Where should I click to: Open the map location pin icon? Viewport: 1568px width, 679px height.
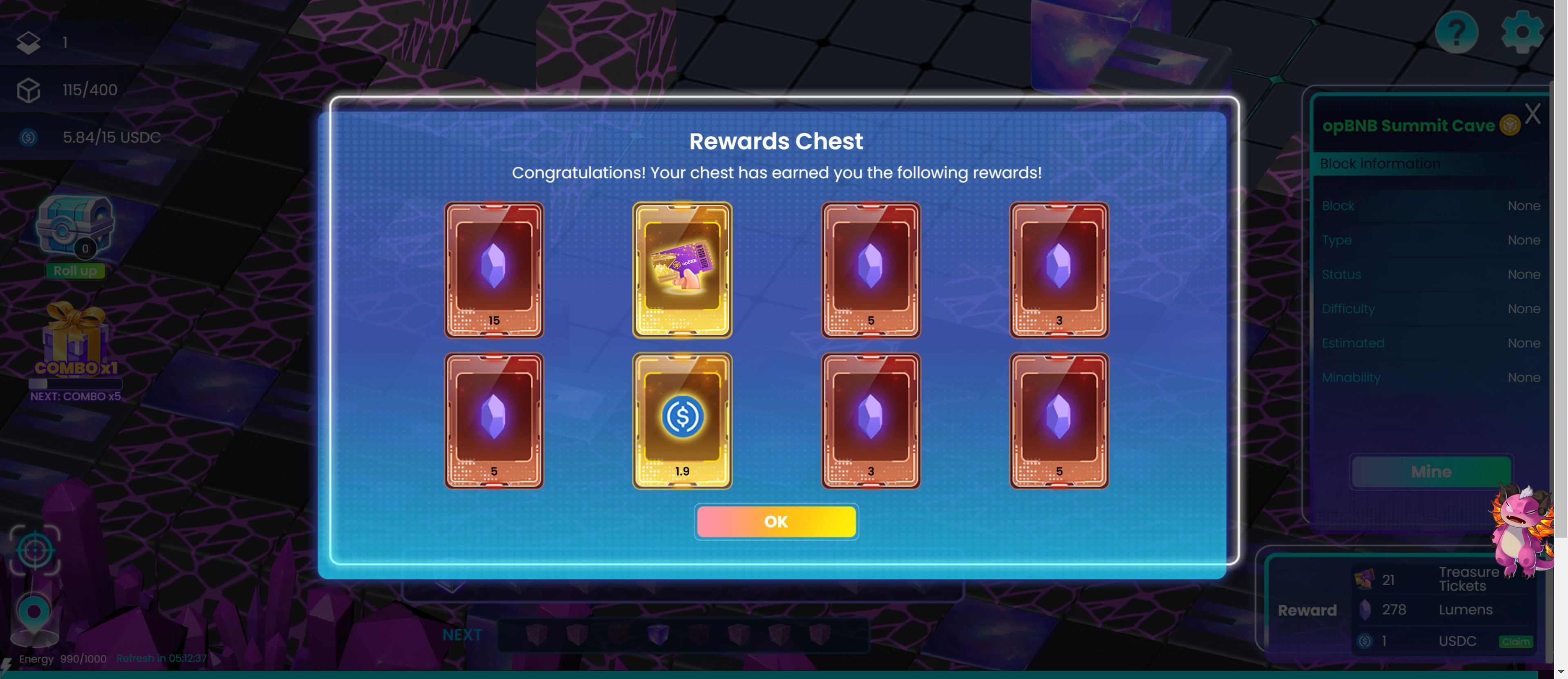34,614
